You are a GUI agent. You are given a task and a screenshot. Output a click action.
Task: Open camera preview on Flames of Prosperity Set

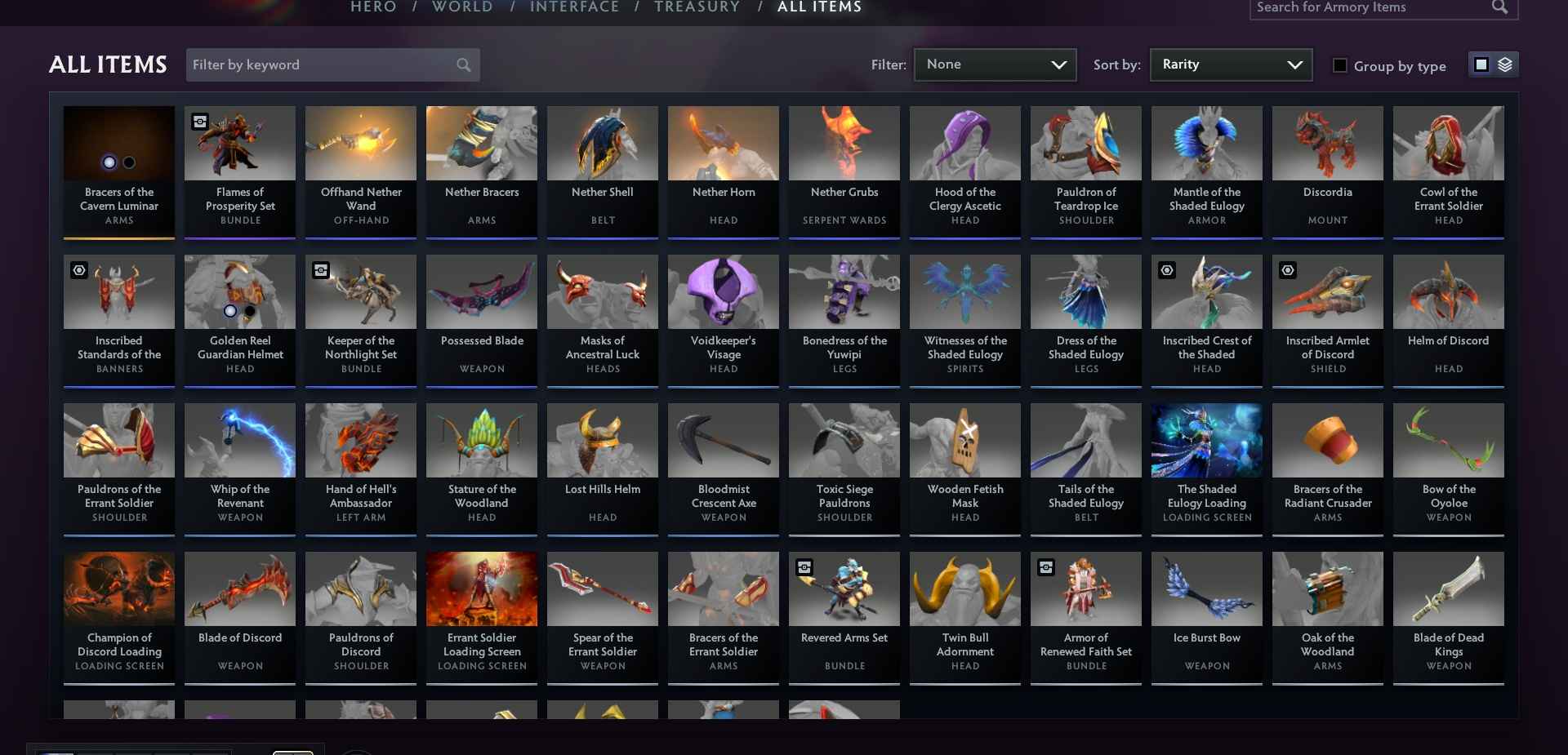point(199,122)
